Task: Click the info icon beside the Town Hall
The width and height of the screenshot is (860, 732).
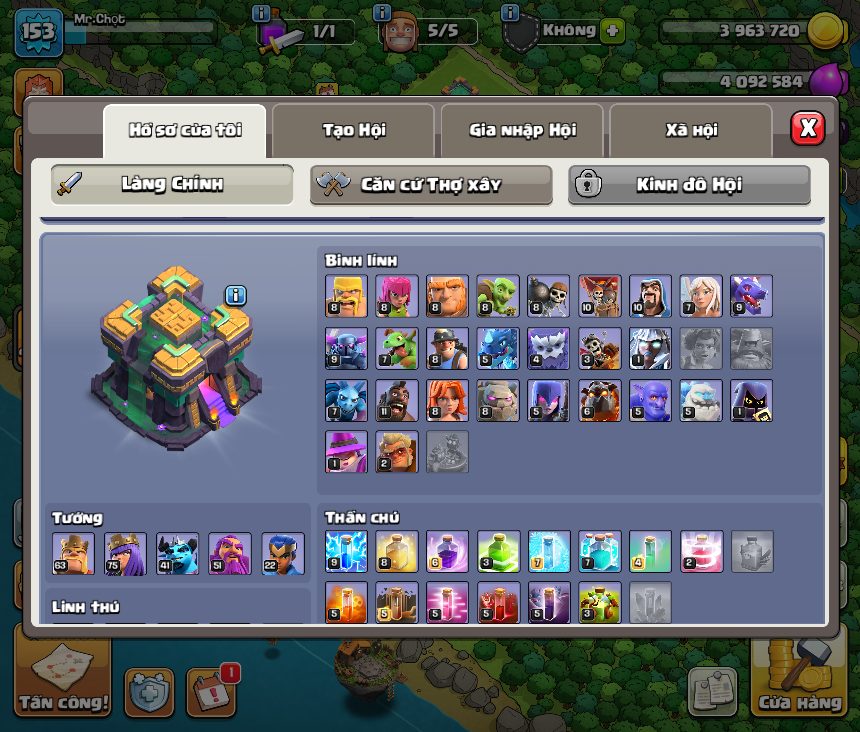Action: (236, 295)
